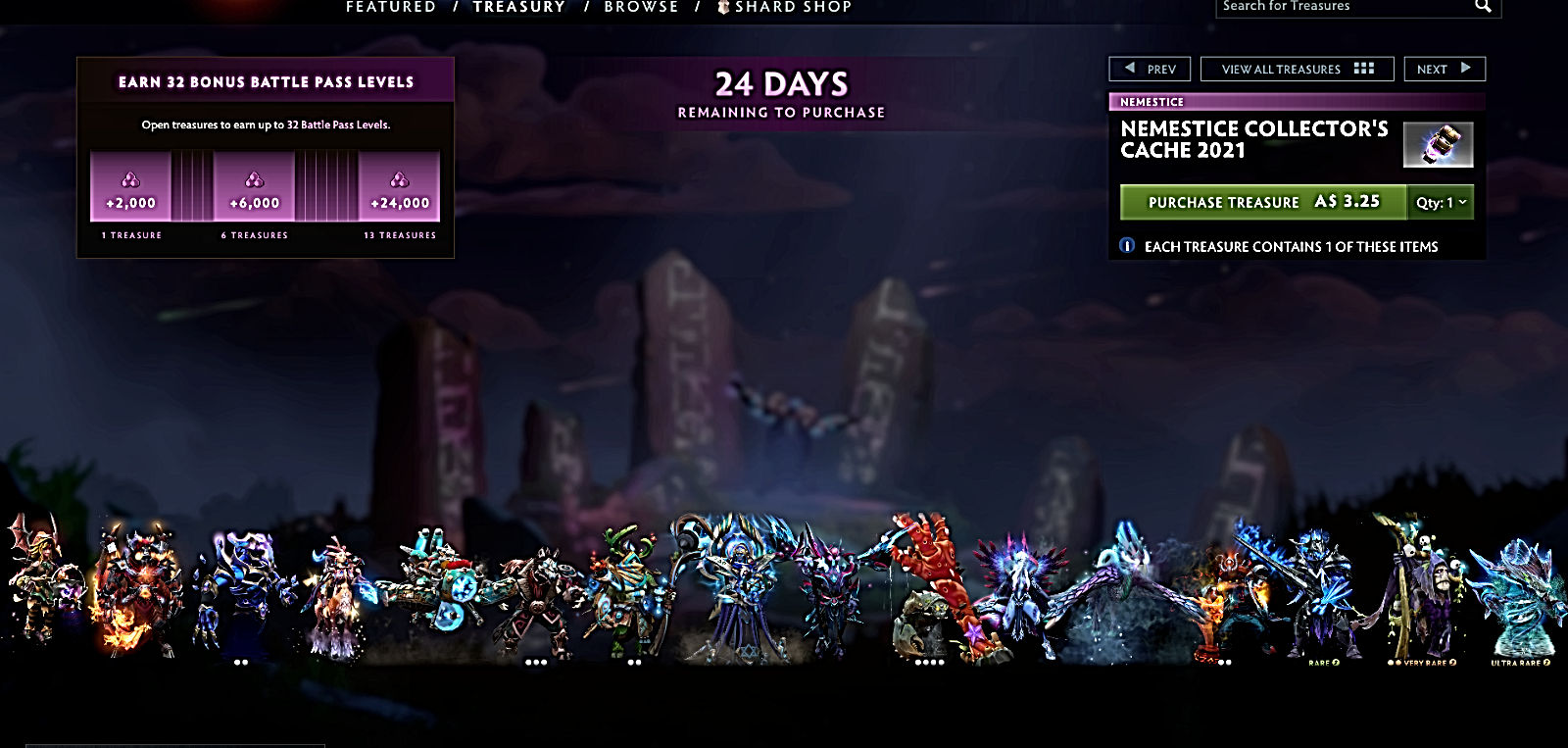Click the Nemestice Collector's Cache chest thumbnail
This screenshot has width=1568, height=748.
(1438, 144)
